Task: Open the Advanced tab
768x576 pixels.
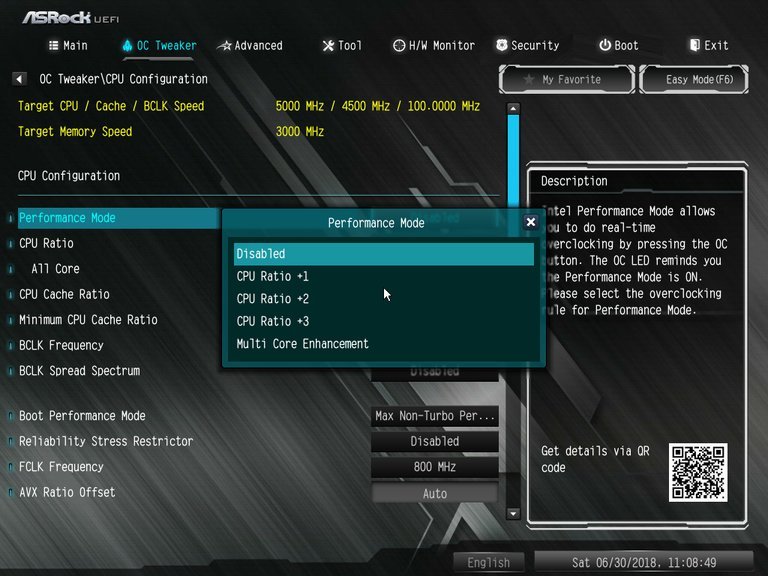Action: tap(251, 45)
